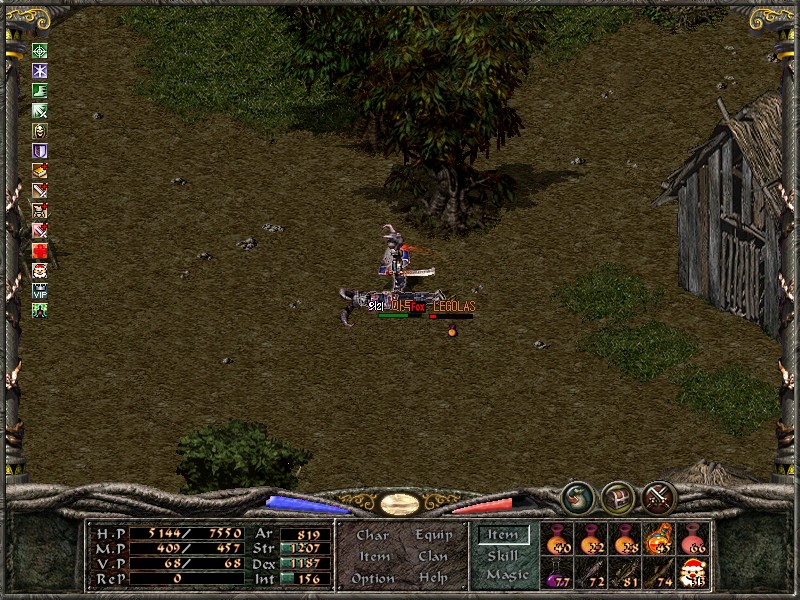The height and width of the screenshot is (600, 800).
Task: Click the round green pouch button
Action: [577, 497]
